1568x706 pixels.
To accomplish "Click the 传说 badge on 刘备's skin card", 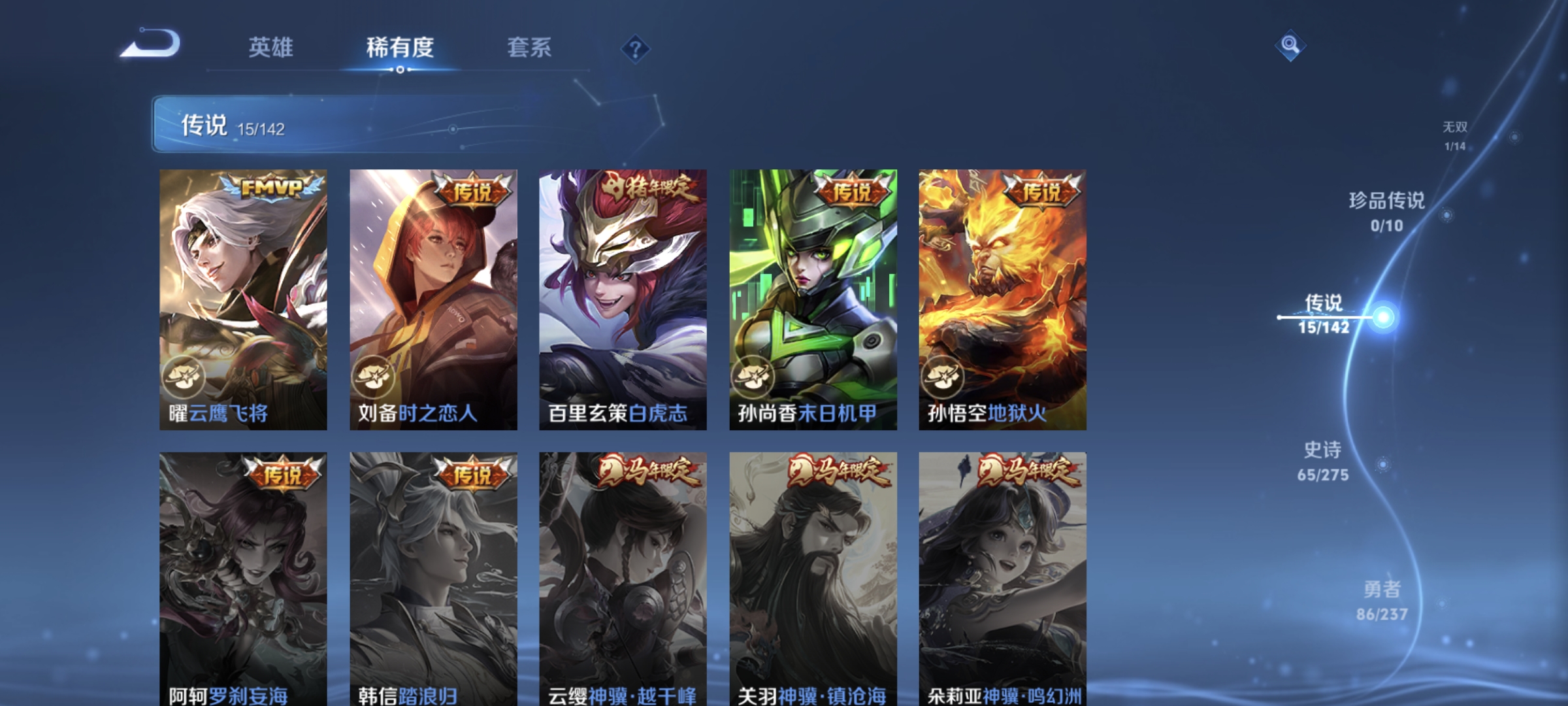I will (473, 189).
